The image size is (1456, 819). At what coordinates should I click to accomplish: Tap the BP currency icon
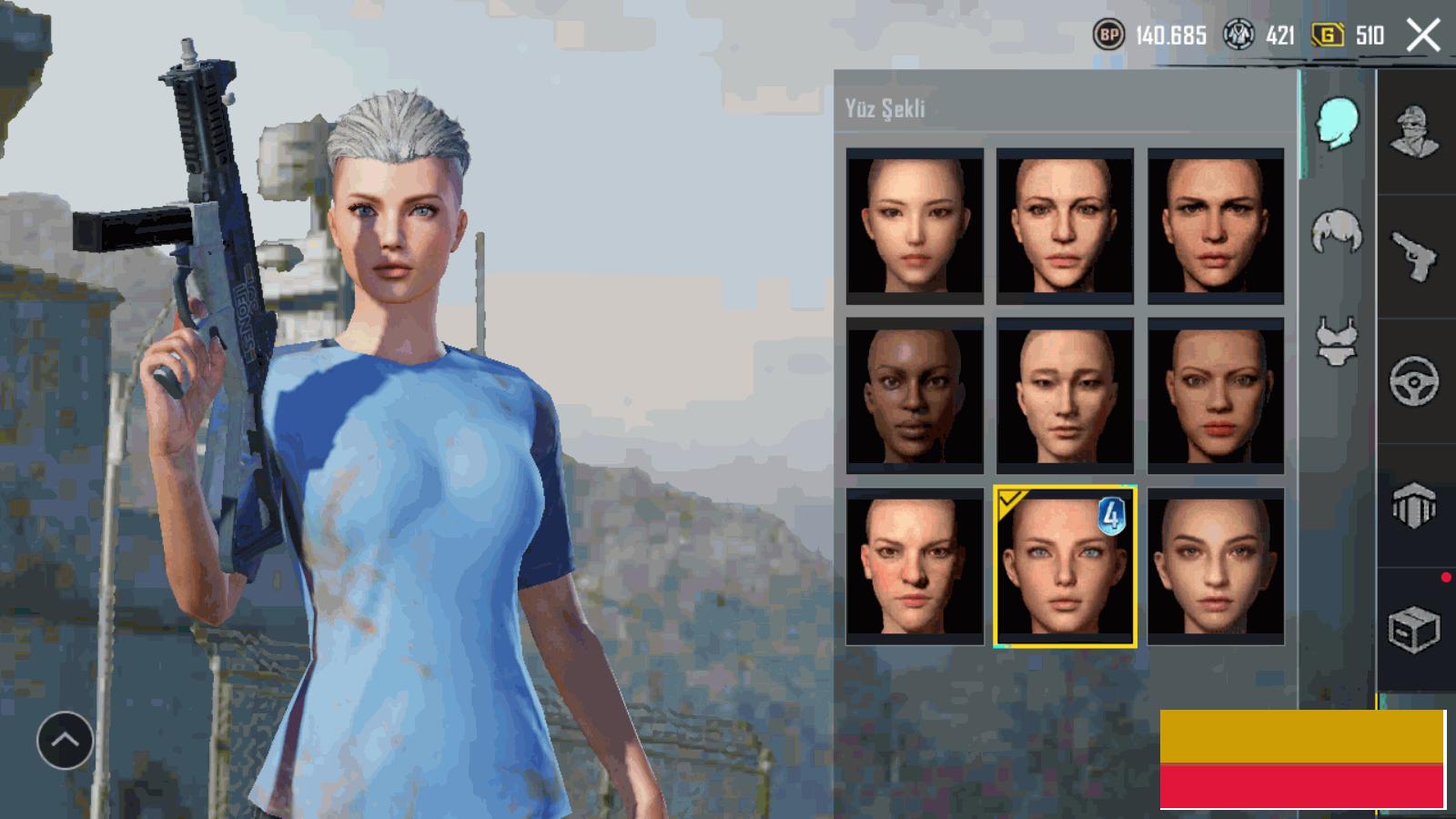pos(1107,35)
